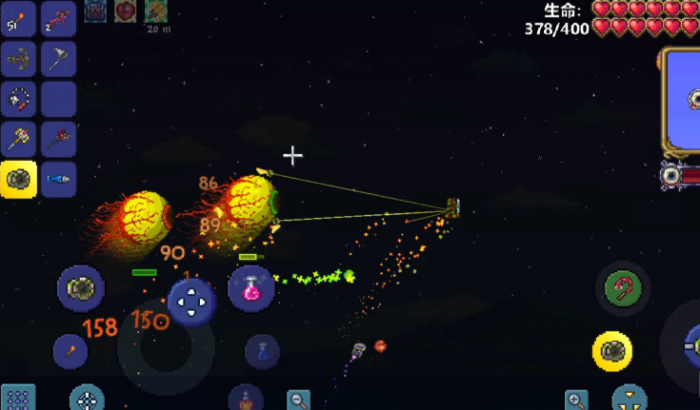Image resolution: width=700 pixels, height=410 pixels.
Task: Tap the heart buff status icon
Action: (126, 11)
